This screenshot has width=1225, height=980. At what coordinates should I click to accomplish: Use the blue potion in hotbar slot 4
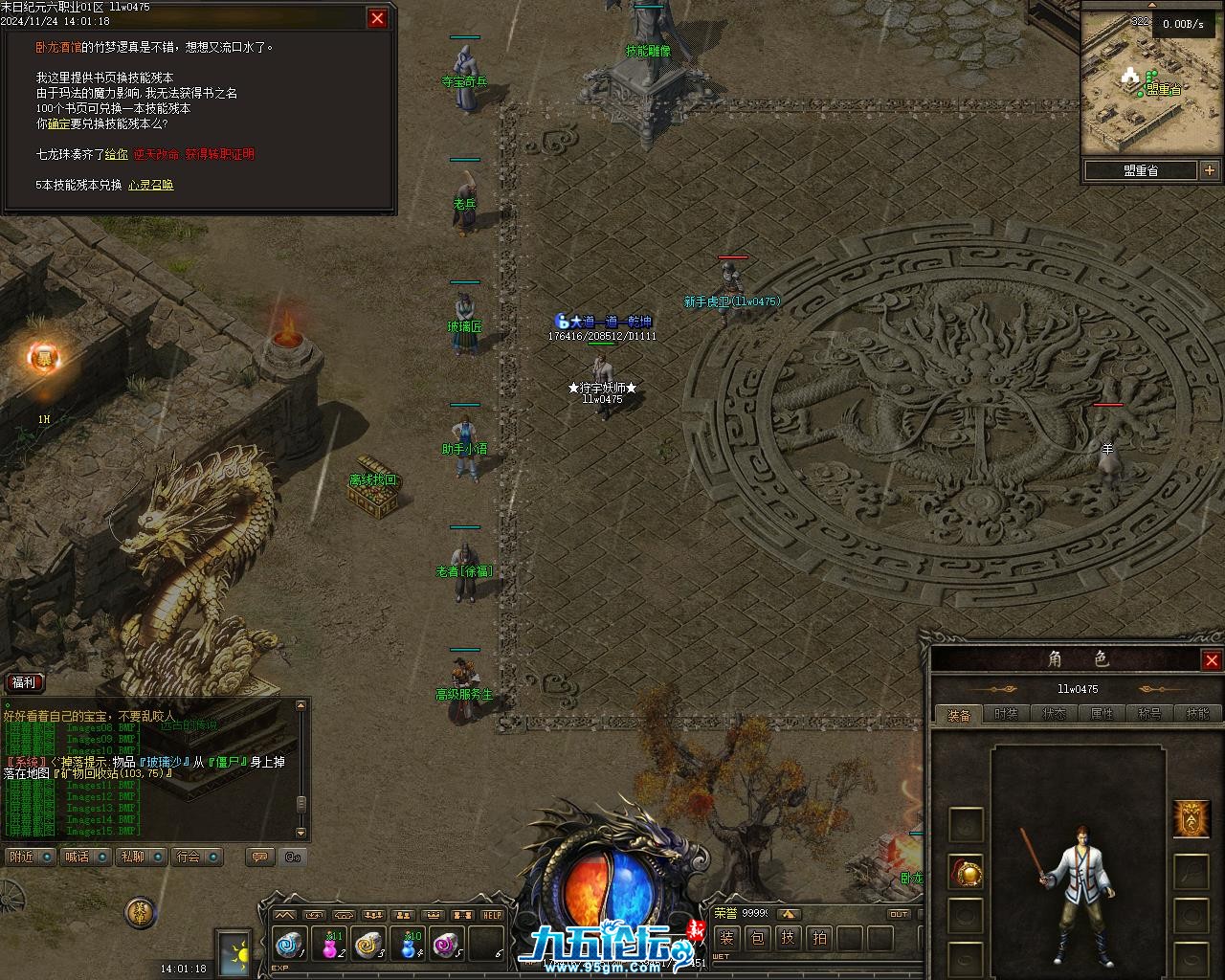pos(411,945)
